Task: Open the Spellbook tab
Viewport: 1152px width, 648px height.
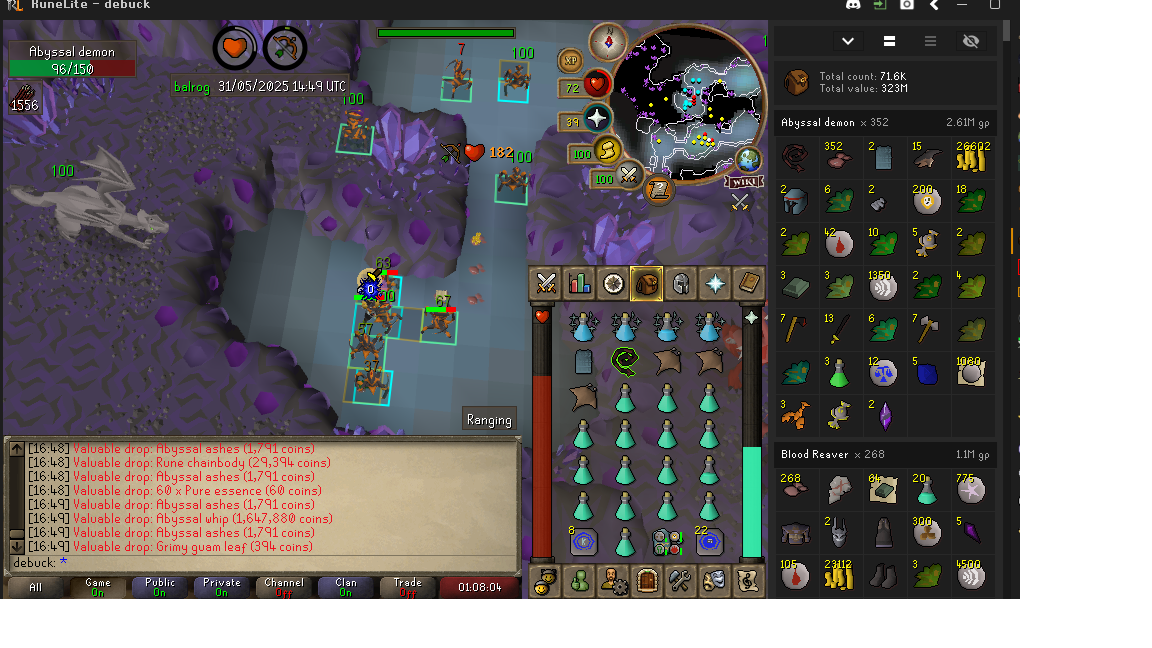Action: [749, 284]
